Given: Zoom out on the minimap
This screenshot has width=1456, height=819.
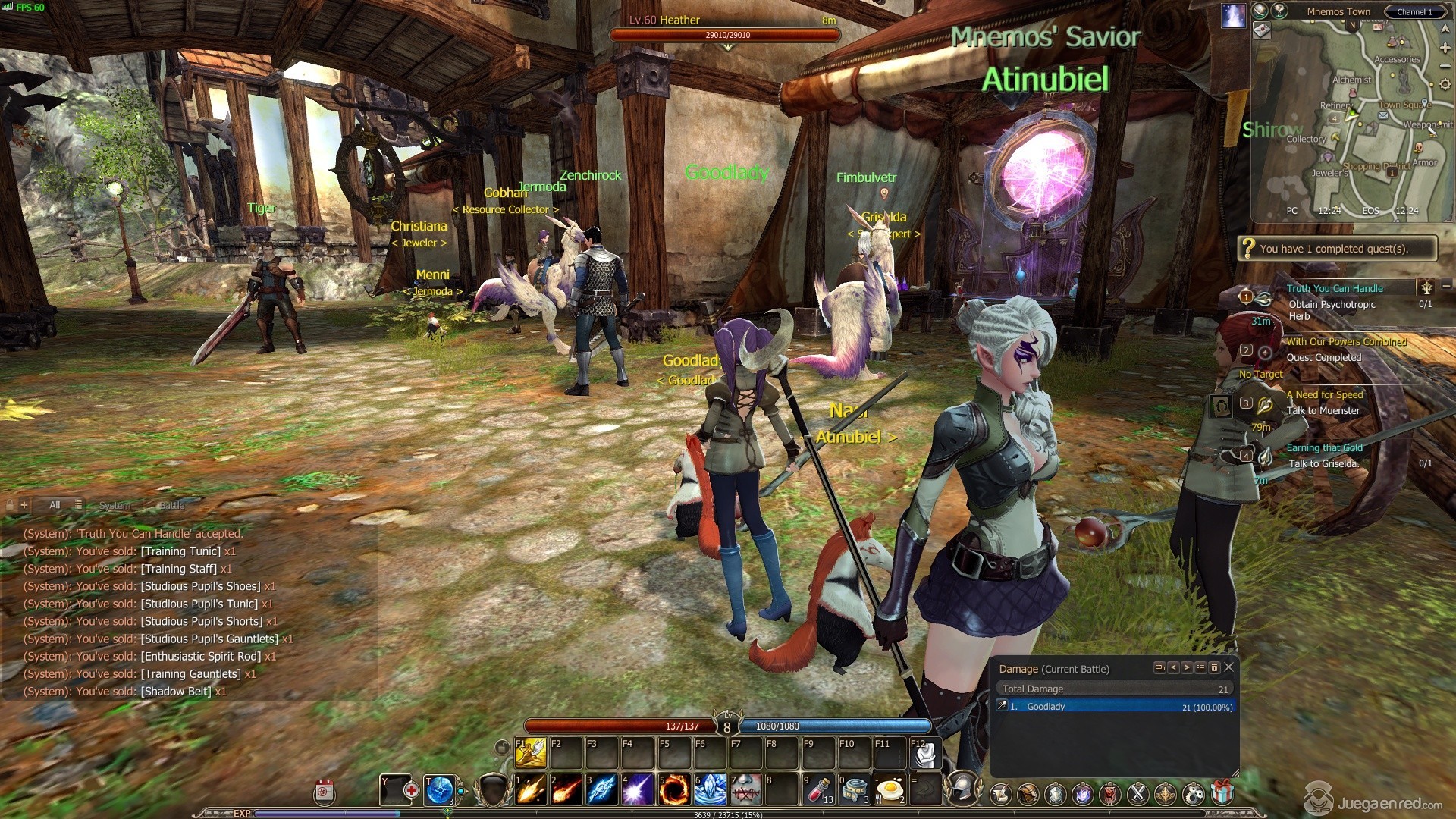Looking at the screenshot, I should [1445, 66].
